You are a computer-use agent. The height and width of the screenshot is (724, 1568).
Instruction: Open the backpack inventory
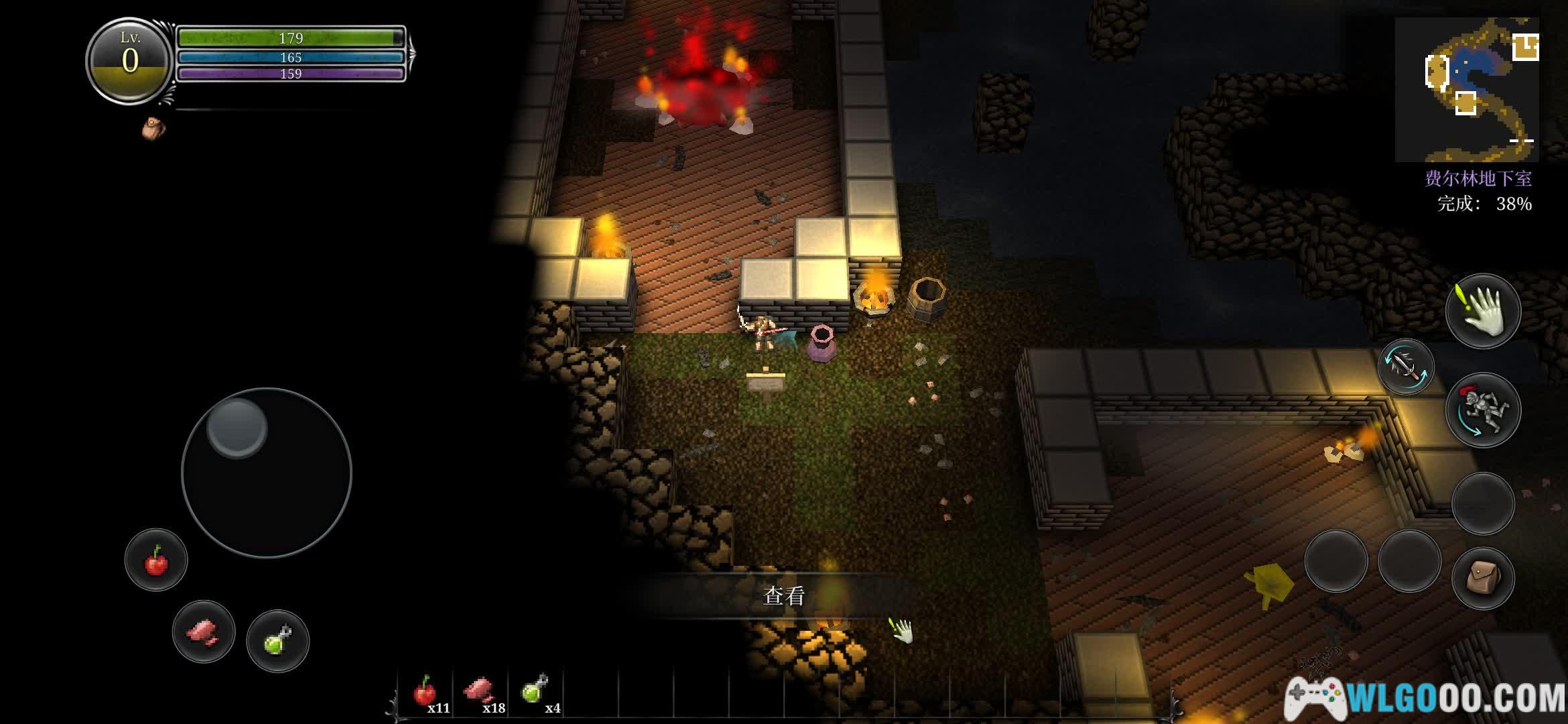[1483, 578]
